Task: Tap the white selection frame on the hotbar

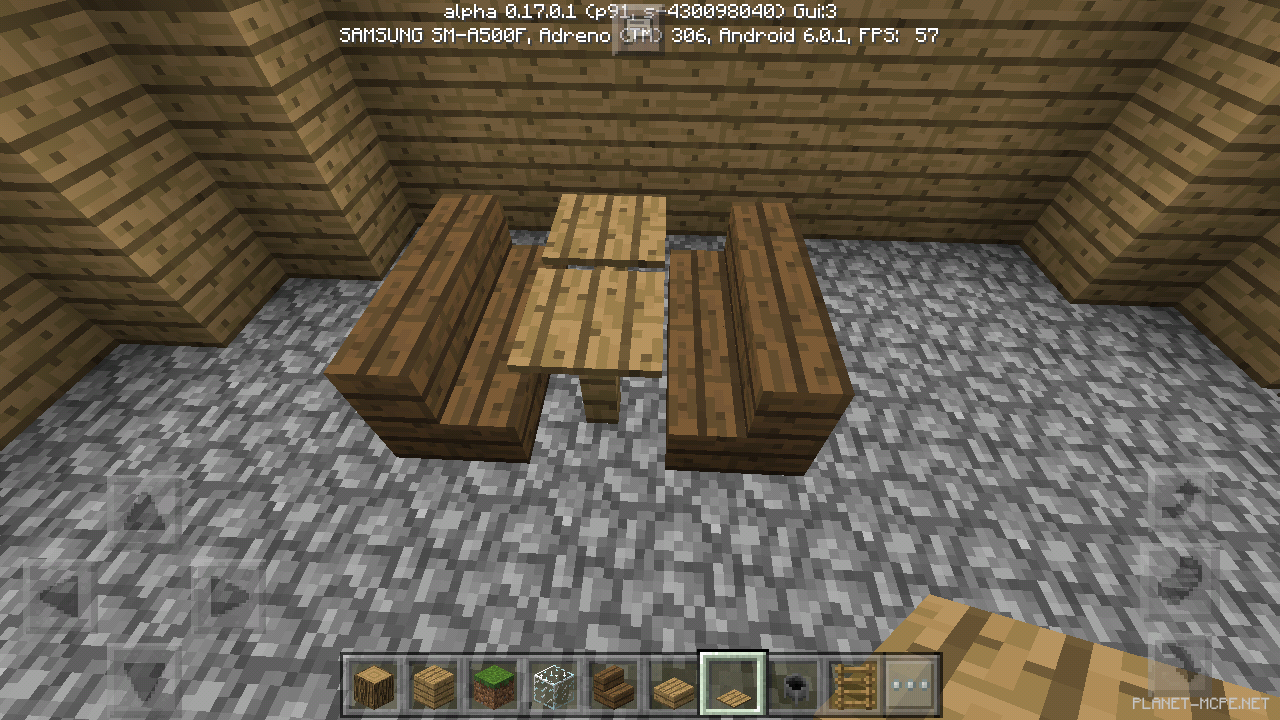Action: click(731, 683)
